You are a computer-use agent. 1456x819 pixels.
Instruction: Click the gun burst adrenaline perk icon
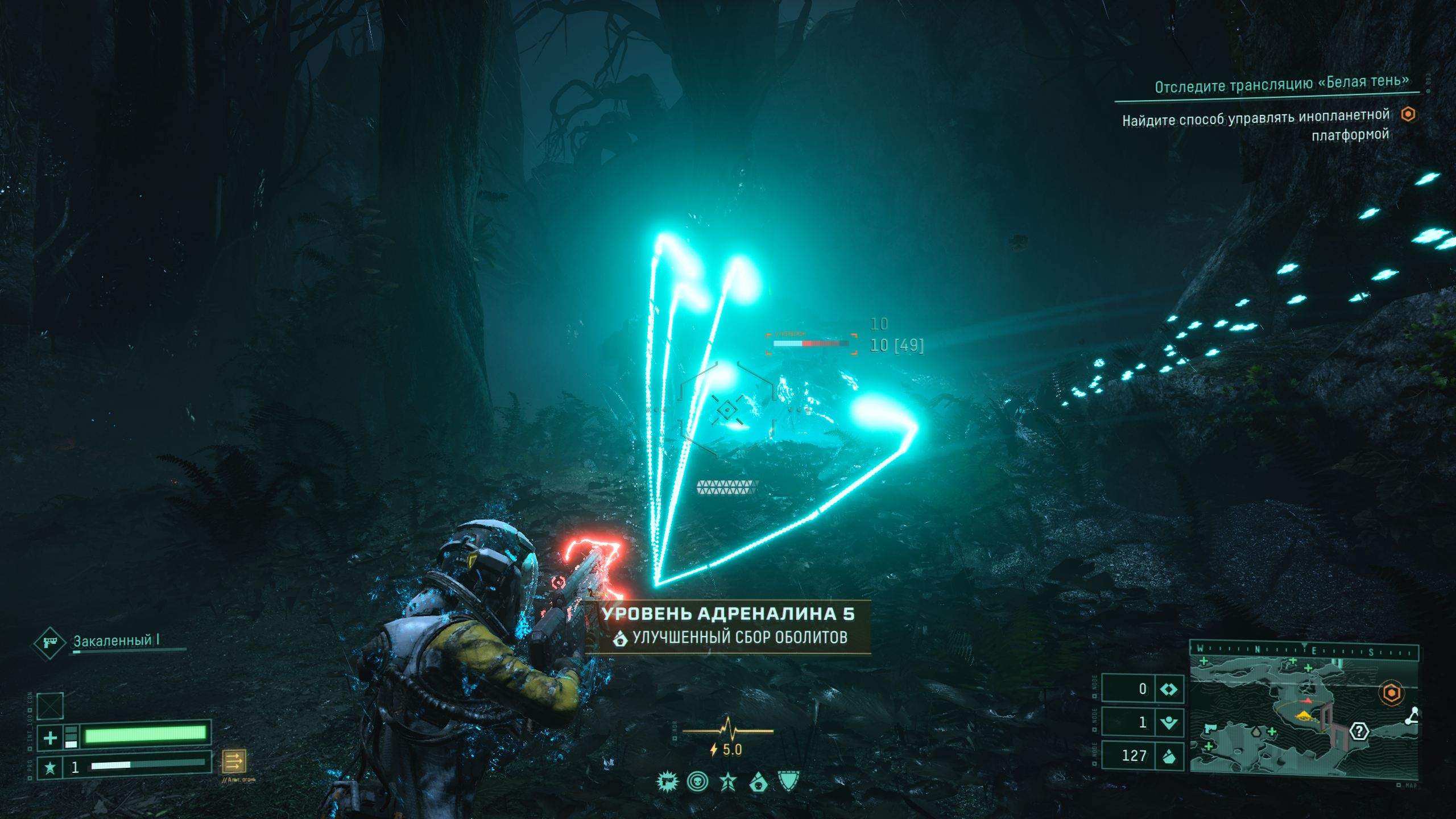point(667,783)
